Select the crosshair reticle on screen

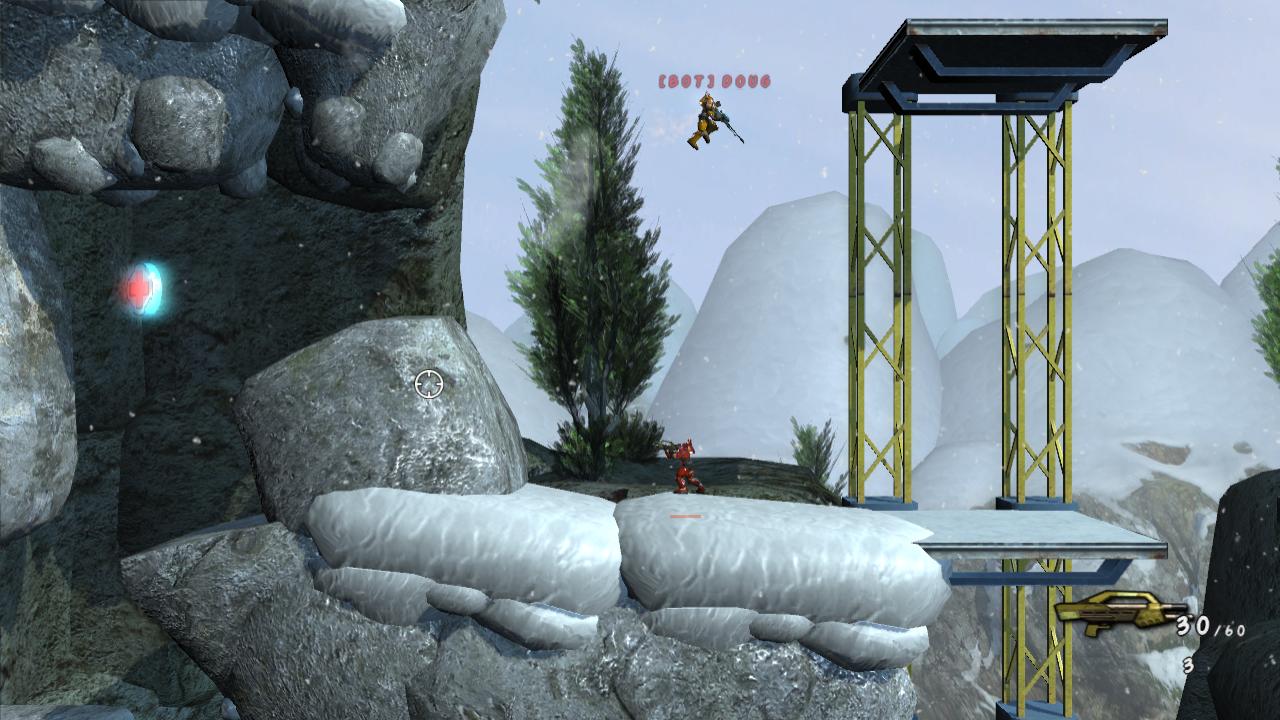pos(430,381)
